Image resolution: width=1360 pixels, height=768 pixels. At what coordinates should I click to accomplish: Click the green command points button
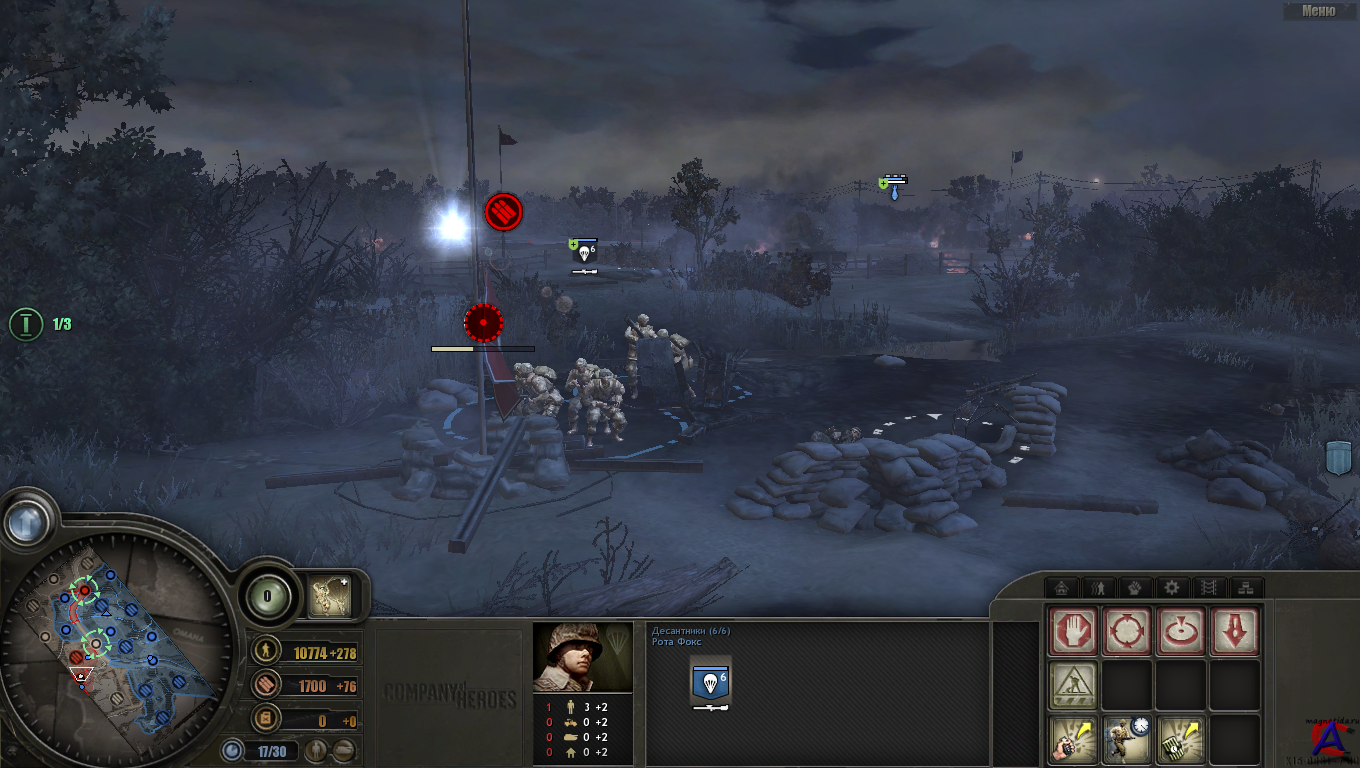(x=267, y=597)
